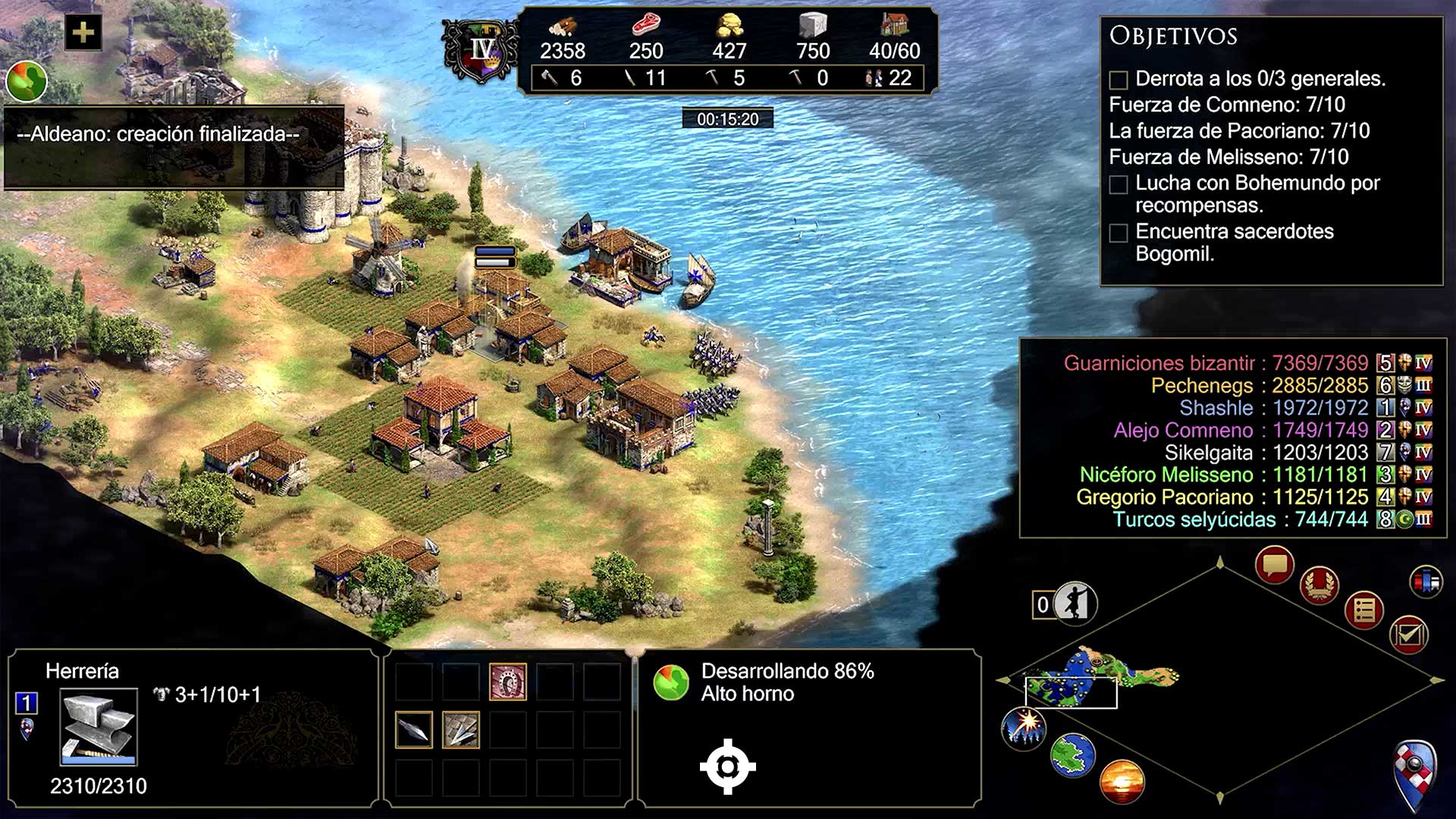Screen dimensions: 1456x819
Task: Select the idle villager button
Action: [x=1075, y=604]
